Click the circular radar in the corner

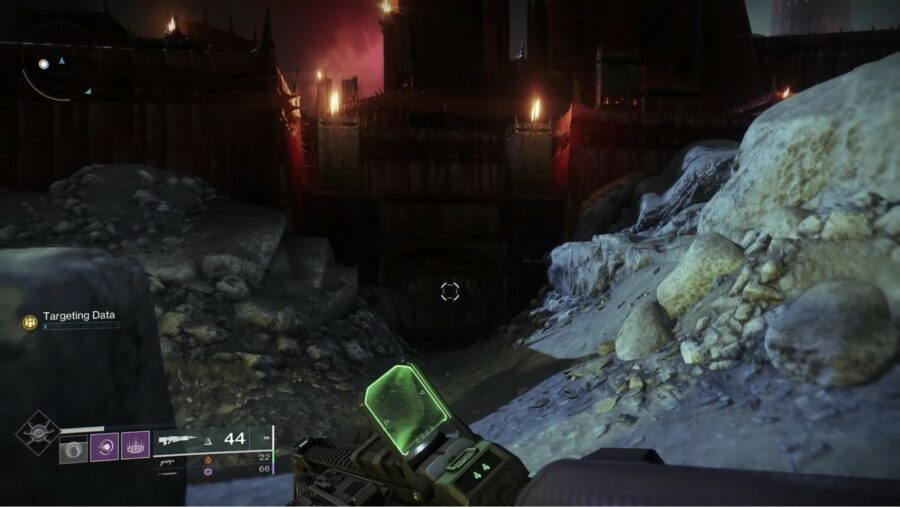coord(59,62)
